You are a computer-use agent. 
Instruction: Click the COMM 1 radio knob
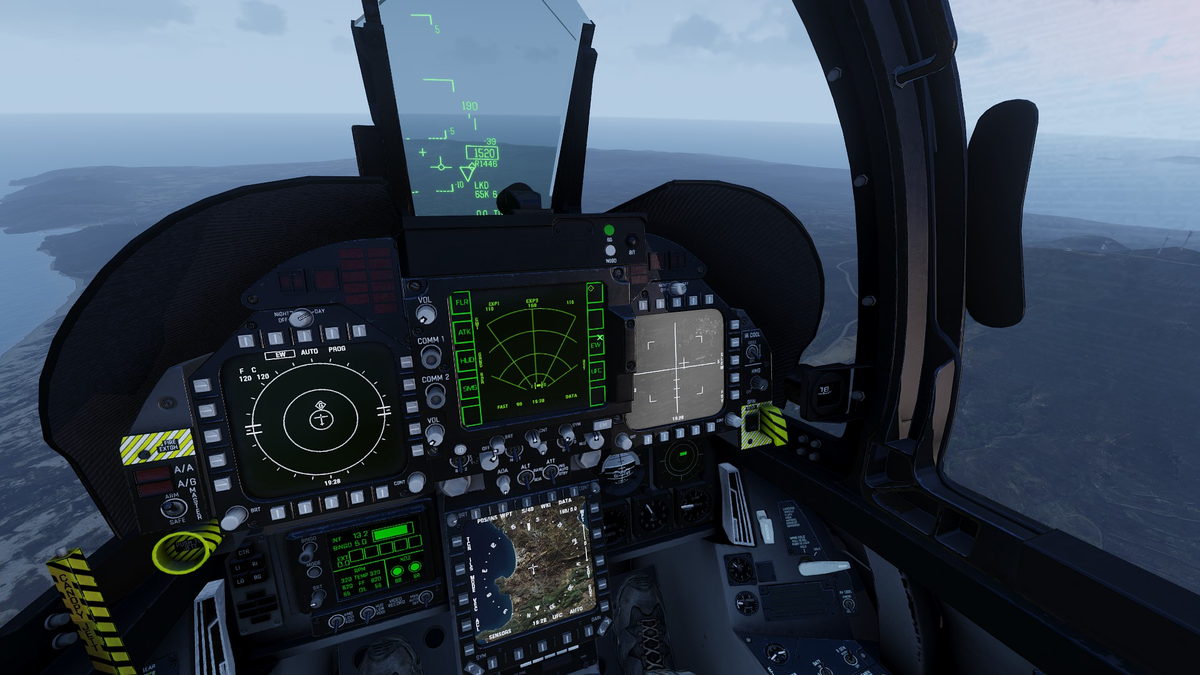click(431, 356)
